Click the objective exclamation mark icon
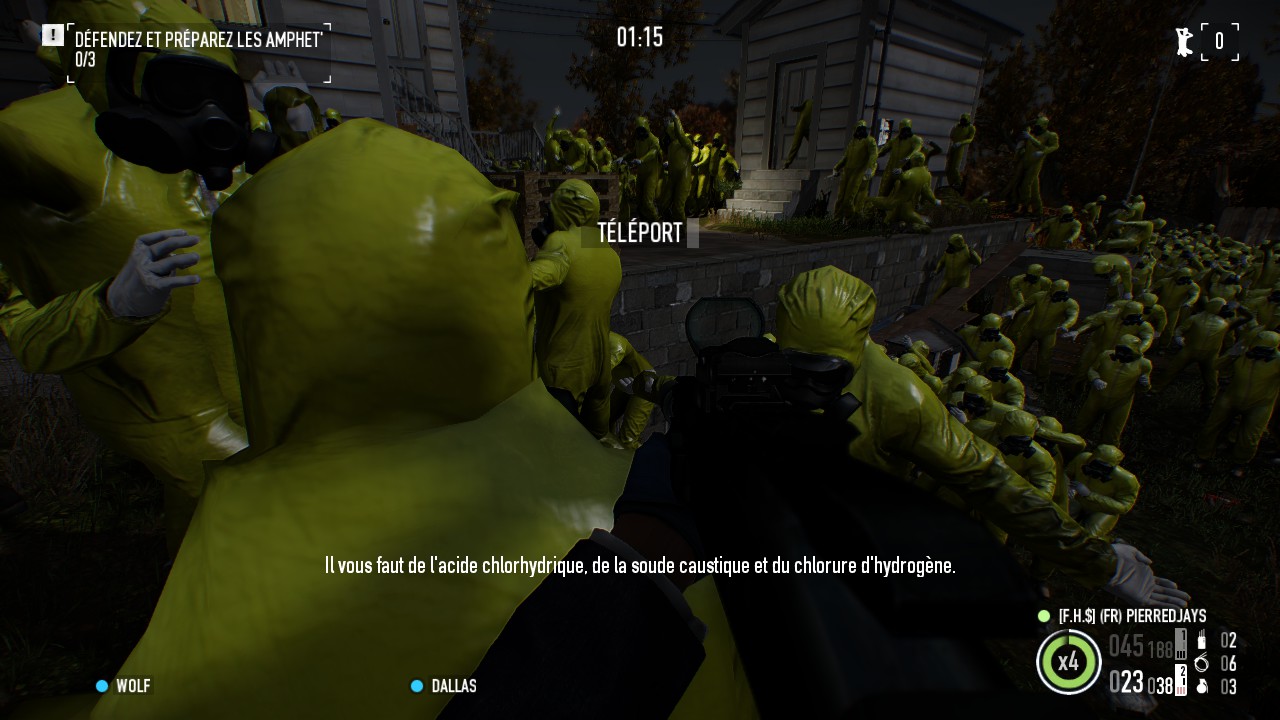 53,36
